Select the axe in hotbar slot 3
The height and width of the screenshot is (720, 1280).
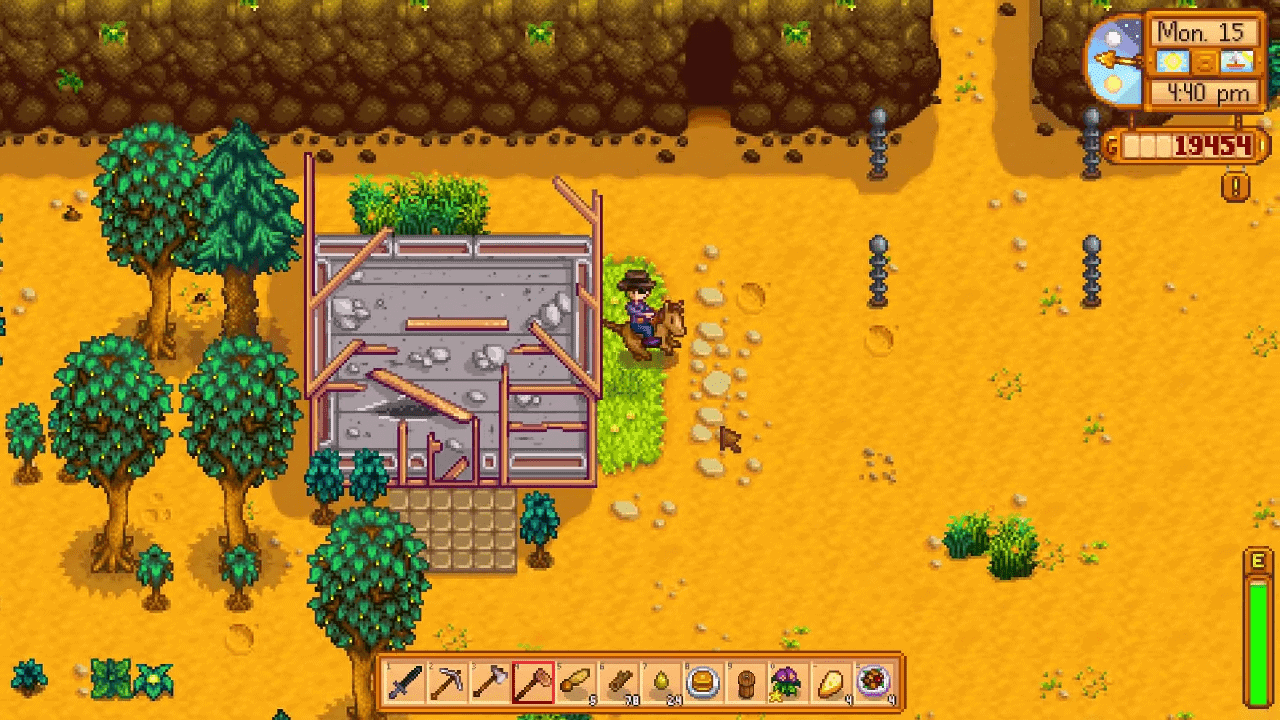click(490, 685)
